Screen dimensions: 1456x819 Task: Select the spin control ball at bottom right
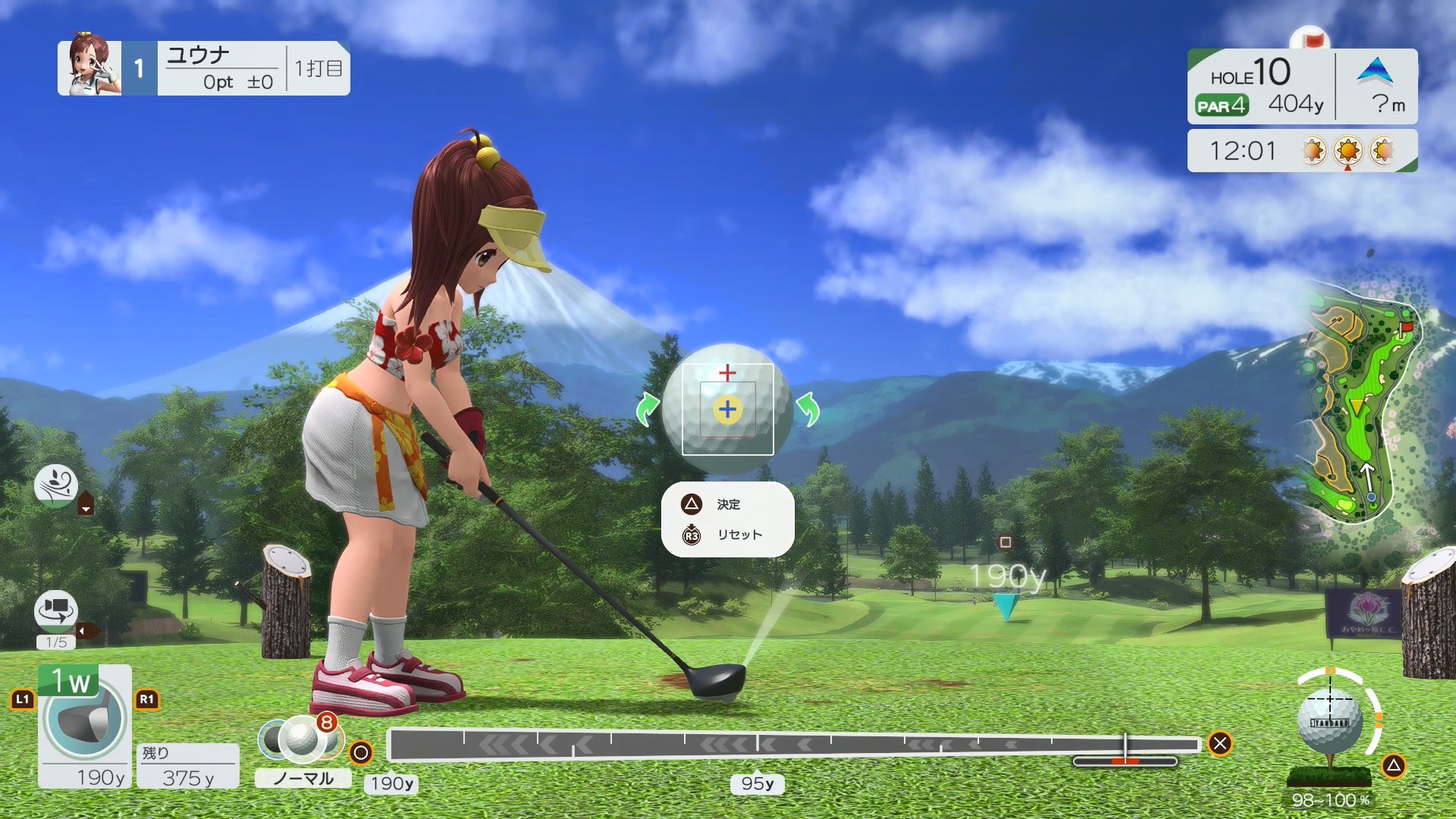[1330, 720]
